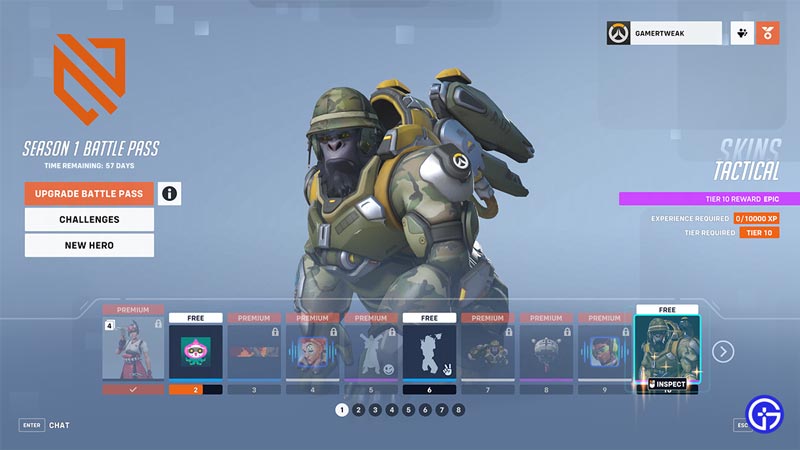Show battle pass info via the "i" icon
800x450 pixels.
(x=170, y=193)
